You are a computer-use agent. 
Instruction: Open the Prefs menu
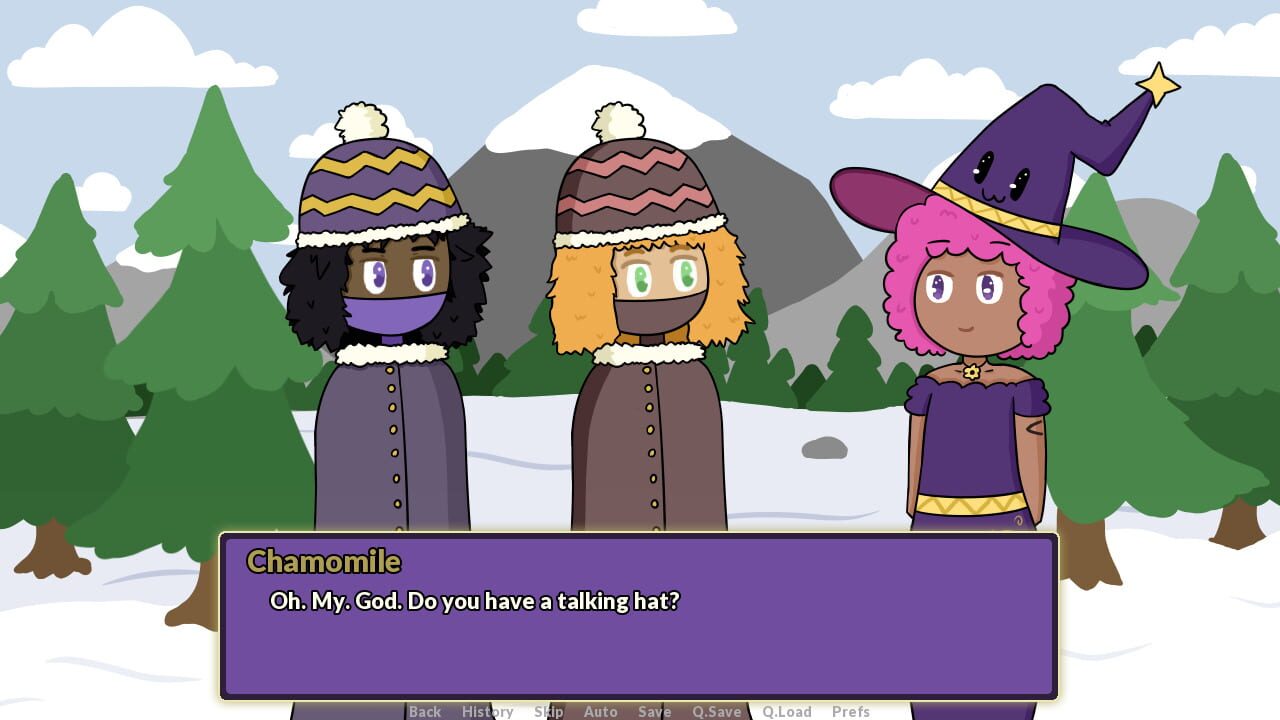[x=851, y=712]
